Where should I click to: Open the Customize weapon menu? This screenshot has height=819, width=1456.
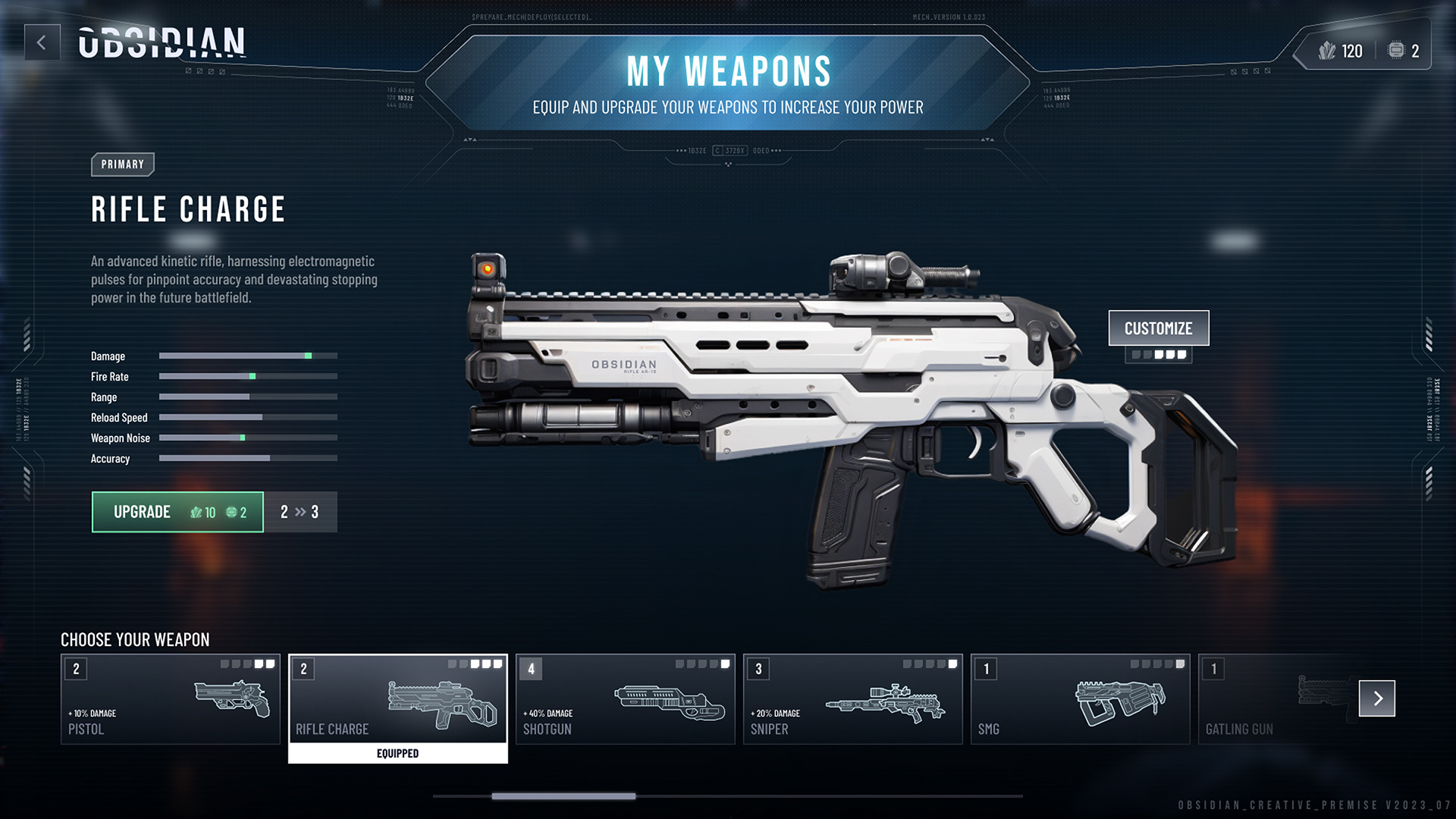[1158, 328]
